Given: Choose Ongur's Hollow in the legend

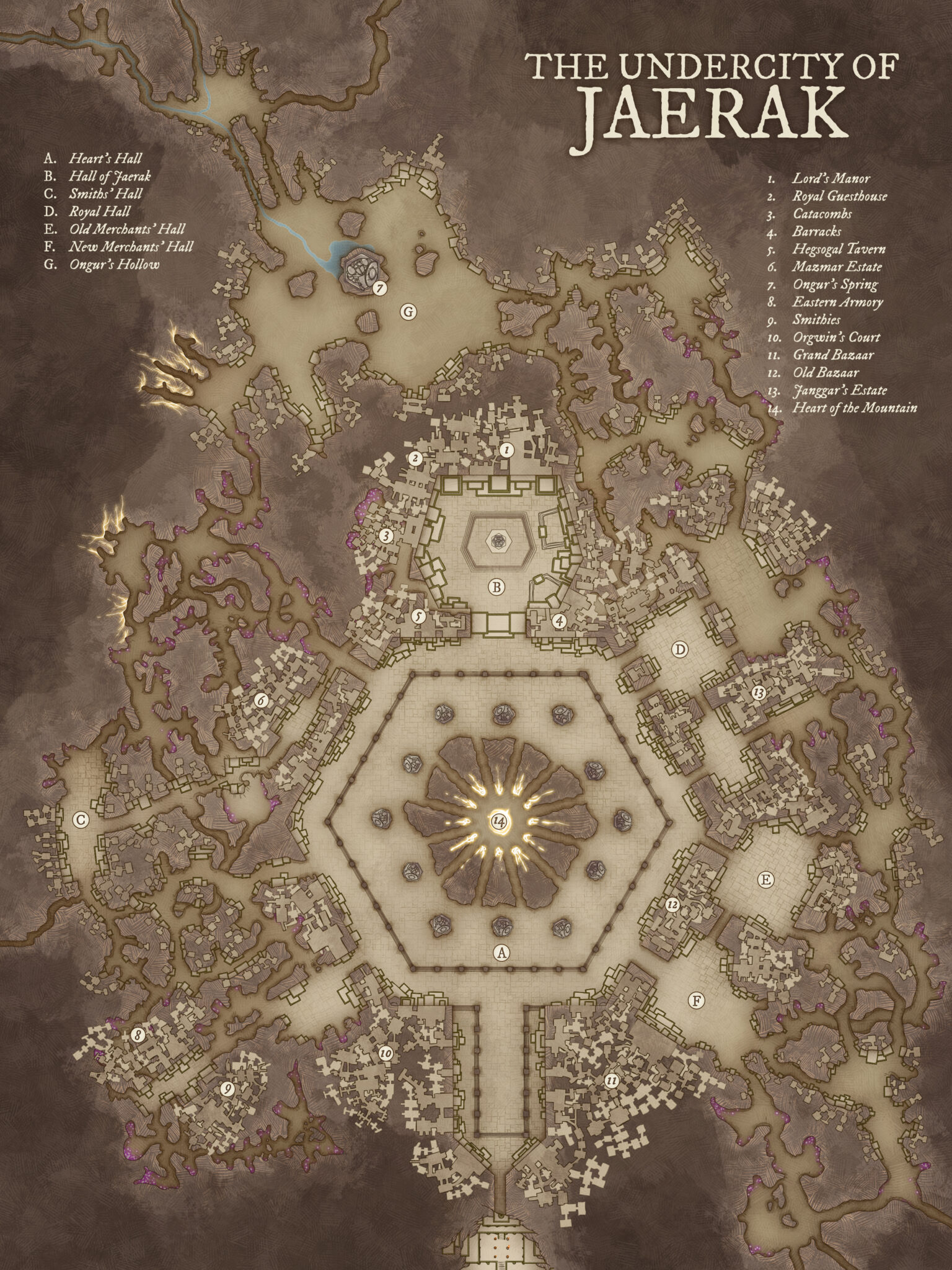Looking at the screenshot, I should coord(114,265).
